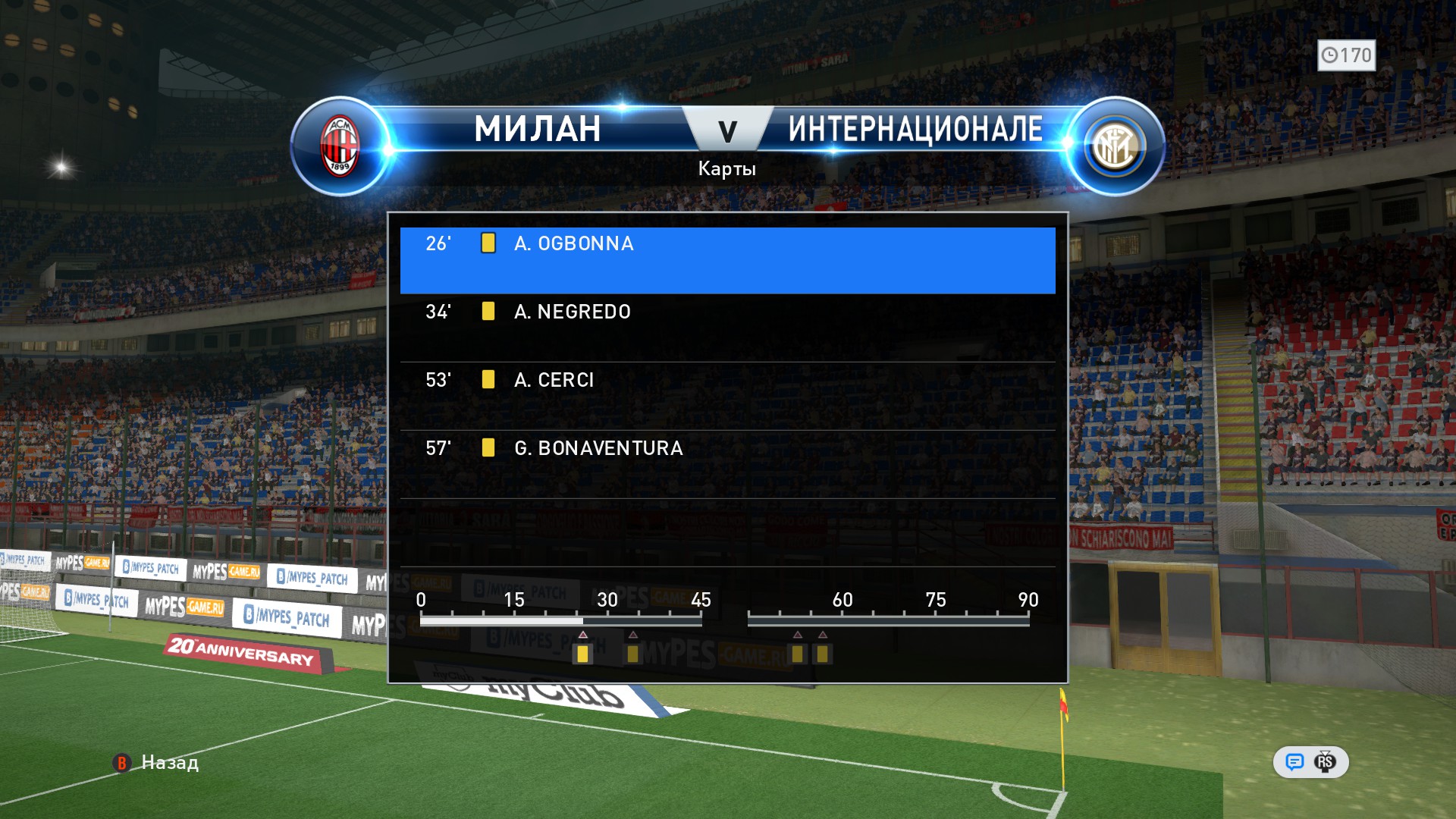Click the 57th-minute yellow card timeline marker

(x=822, y=654)
